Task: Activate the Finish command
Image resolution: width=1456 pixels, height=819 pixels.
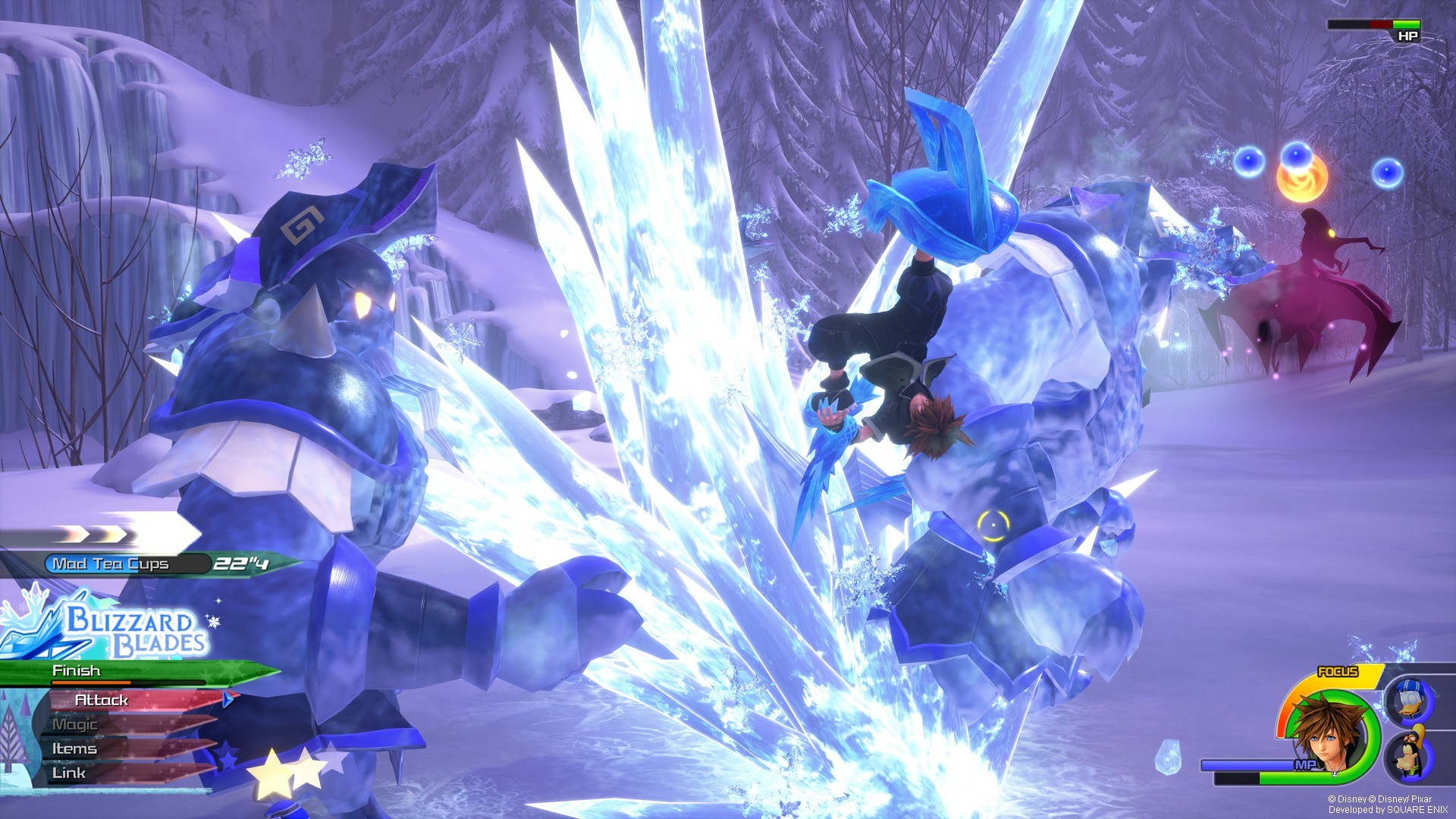Action: [x=76, y=670]
